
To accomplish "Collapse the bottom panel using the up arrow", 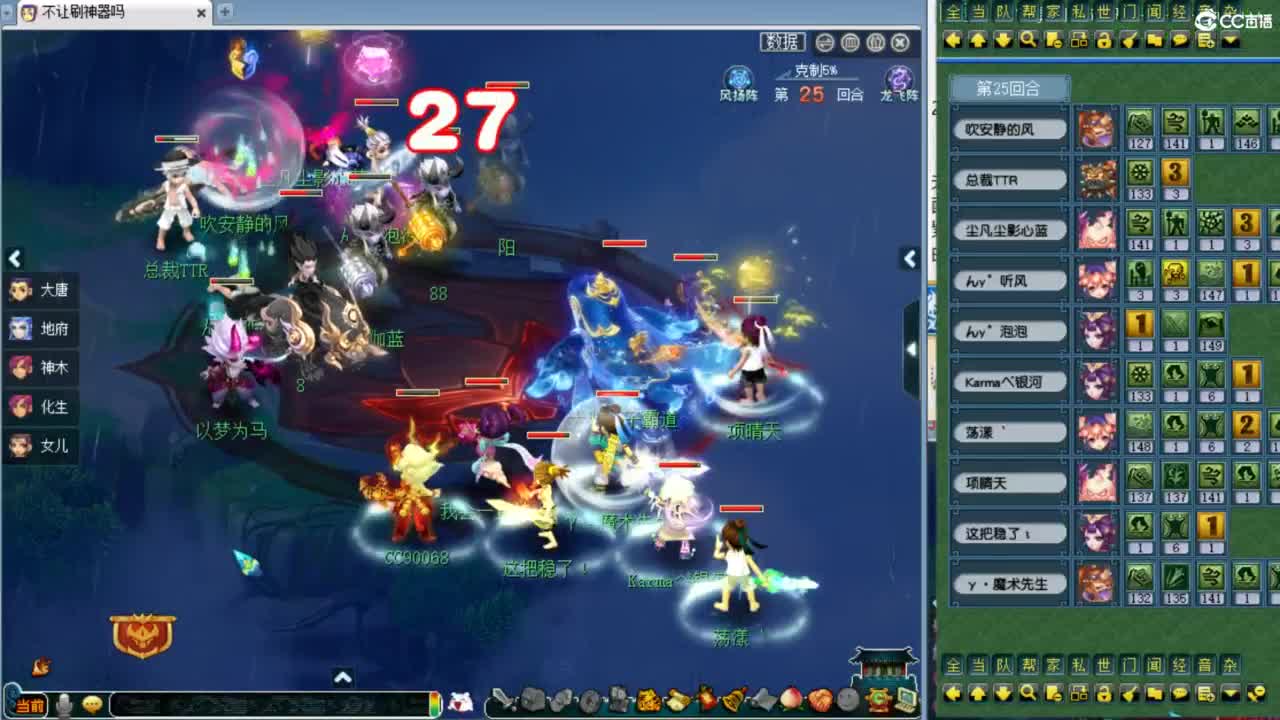I will point(344,676).
